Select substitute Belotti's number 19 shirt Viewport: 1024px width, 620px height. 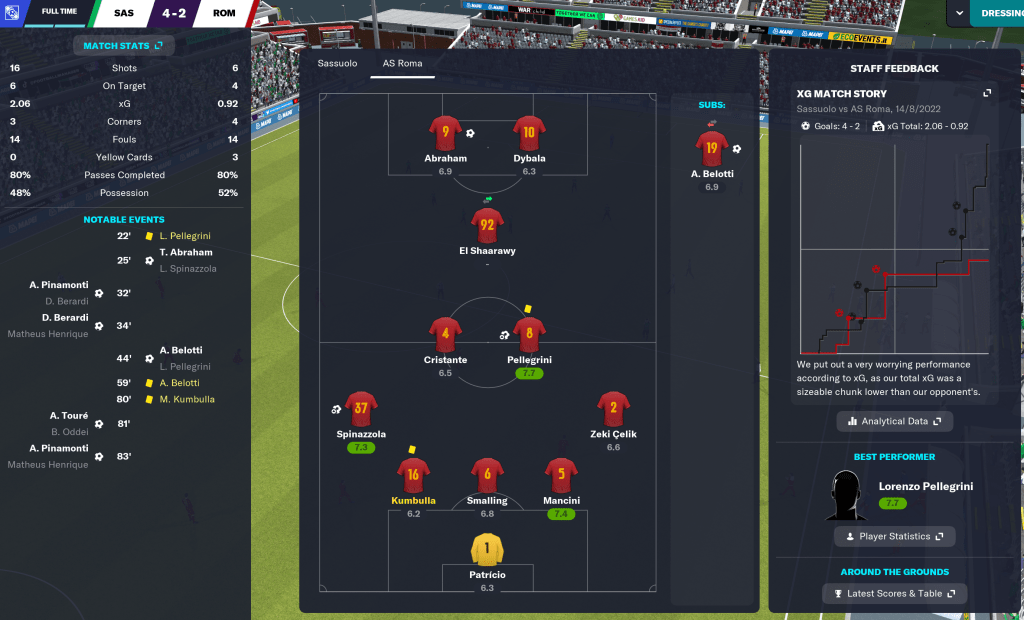click(x=711, y=149)
